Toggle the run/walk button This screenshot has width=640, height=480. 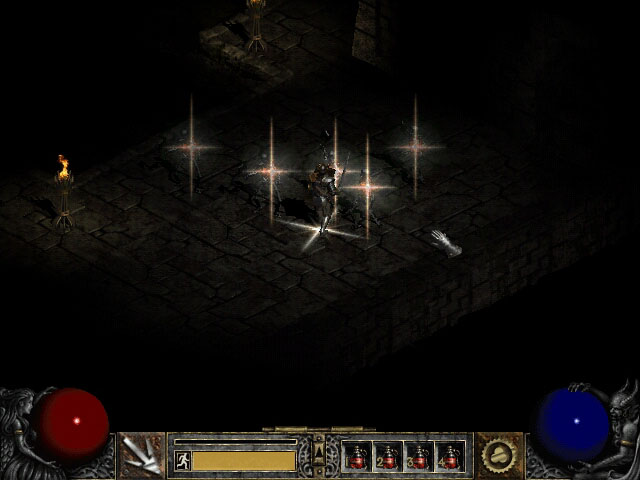click(183, 460)
